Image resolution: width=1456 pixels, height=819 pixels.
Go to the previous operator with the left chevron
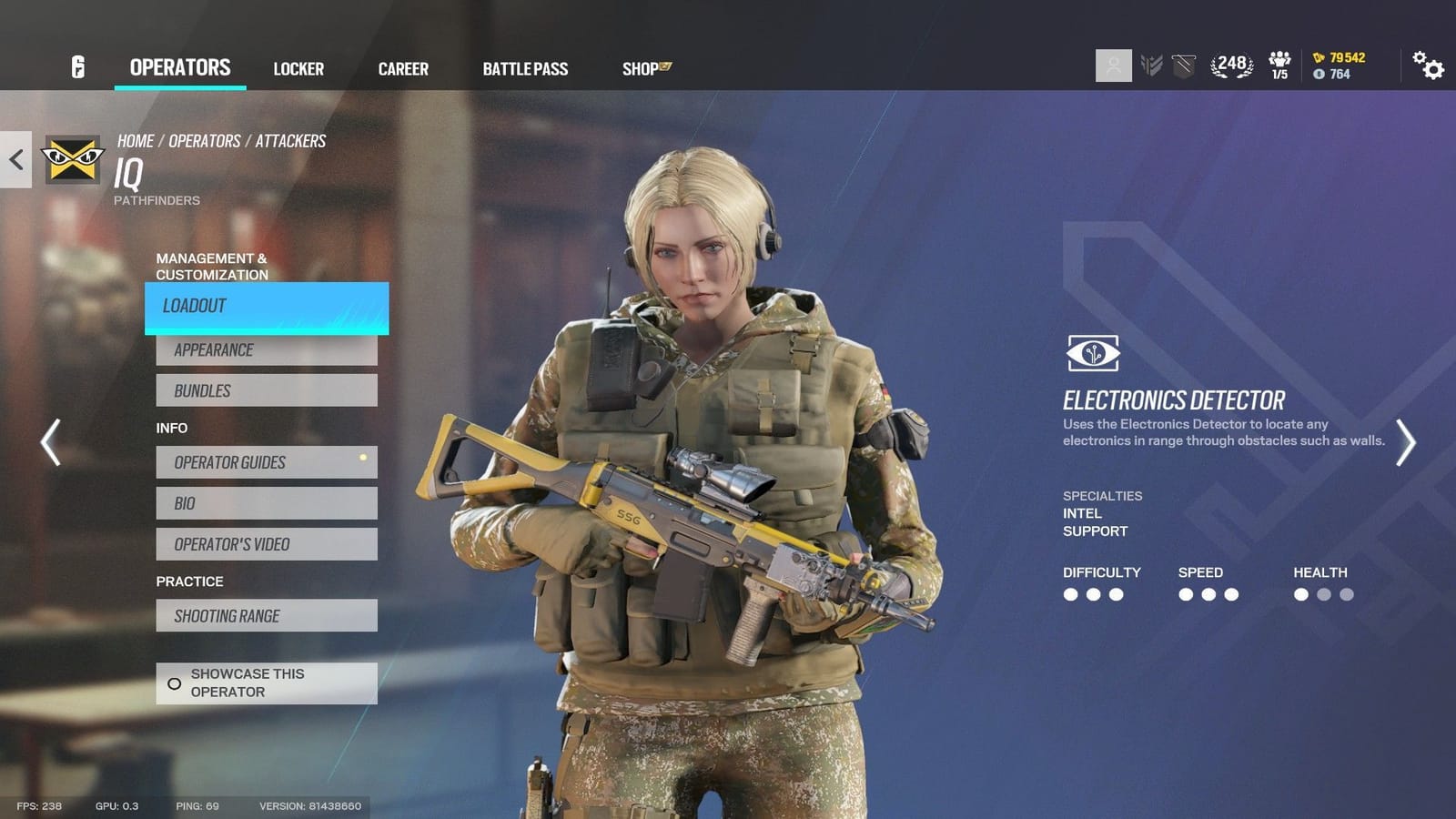point(50,443)
